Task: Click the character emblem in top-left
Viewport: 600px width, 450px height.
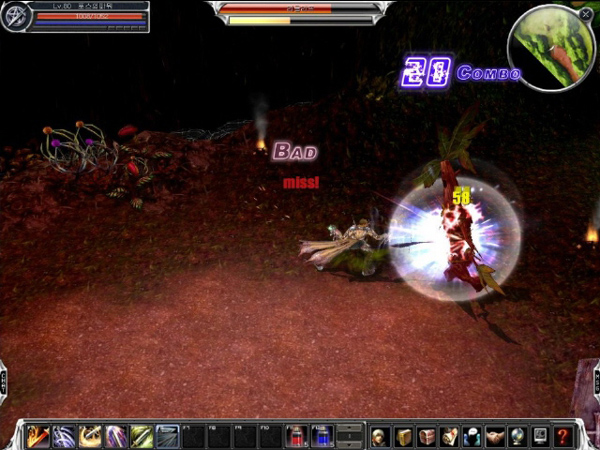Action: point(15,18)
